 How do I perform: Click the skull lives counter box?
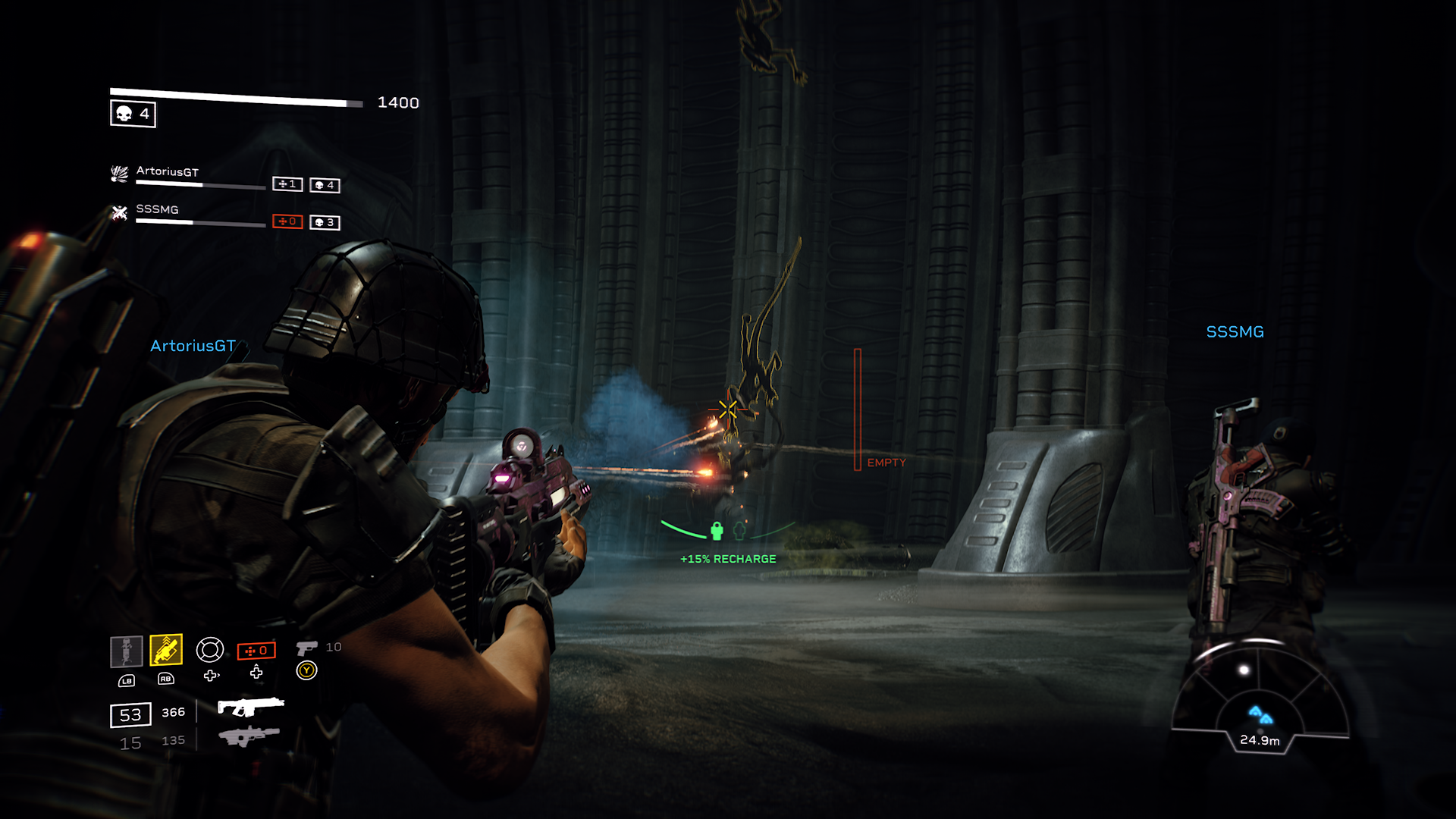click(133, 114)
